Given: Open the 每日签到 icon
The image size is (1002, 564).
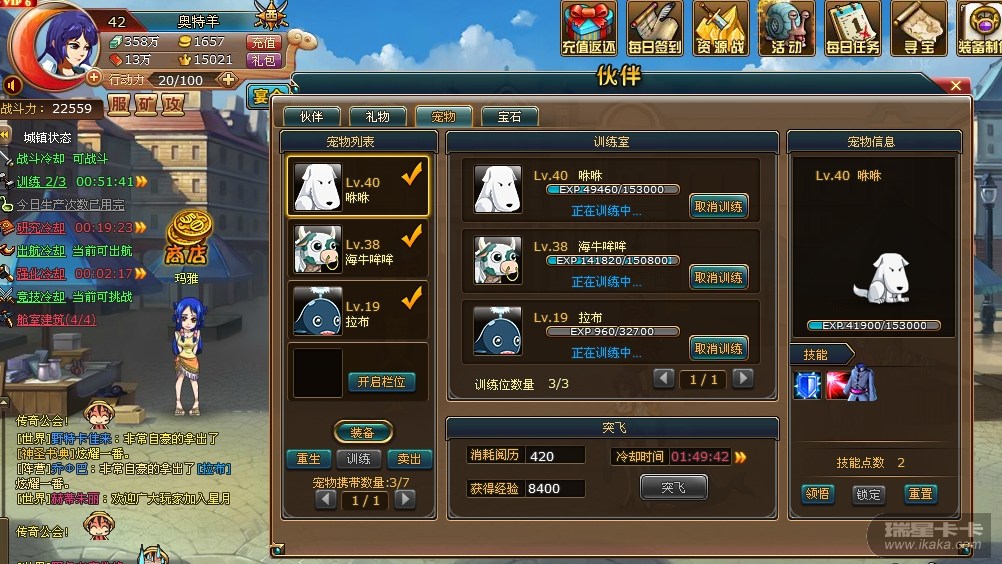Looking at the screenshot, I should coord(655,28).
